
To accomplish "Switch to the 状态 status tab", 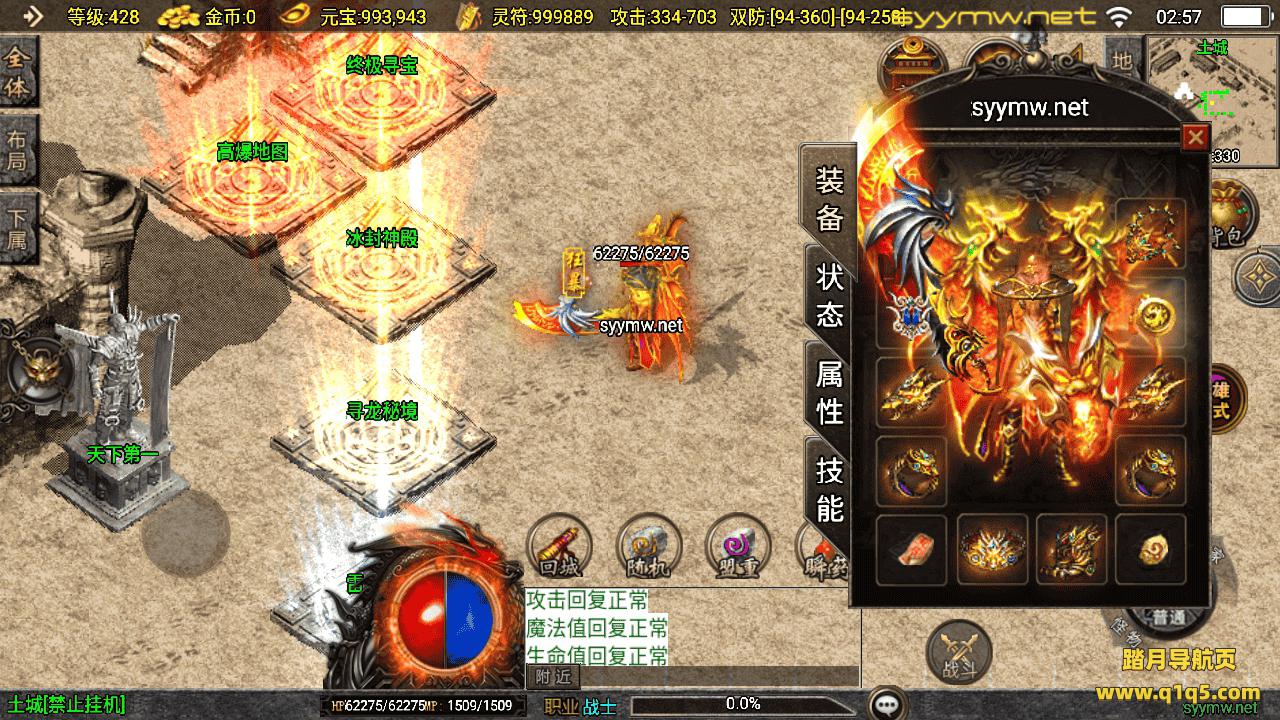I will [830, 295].
